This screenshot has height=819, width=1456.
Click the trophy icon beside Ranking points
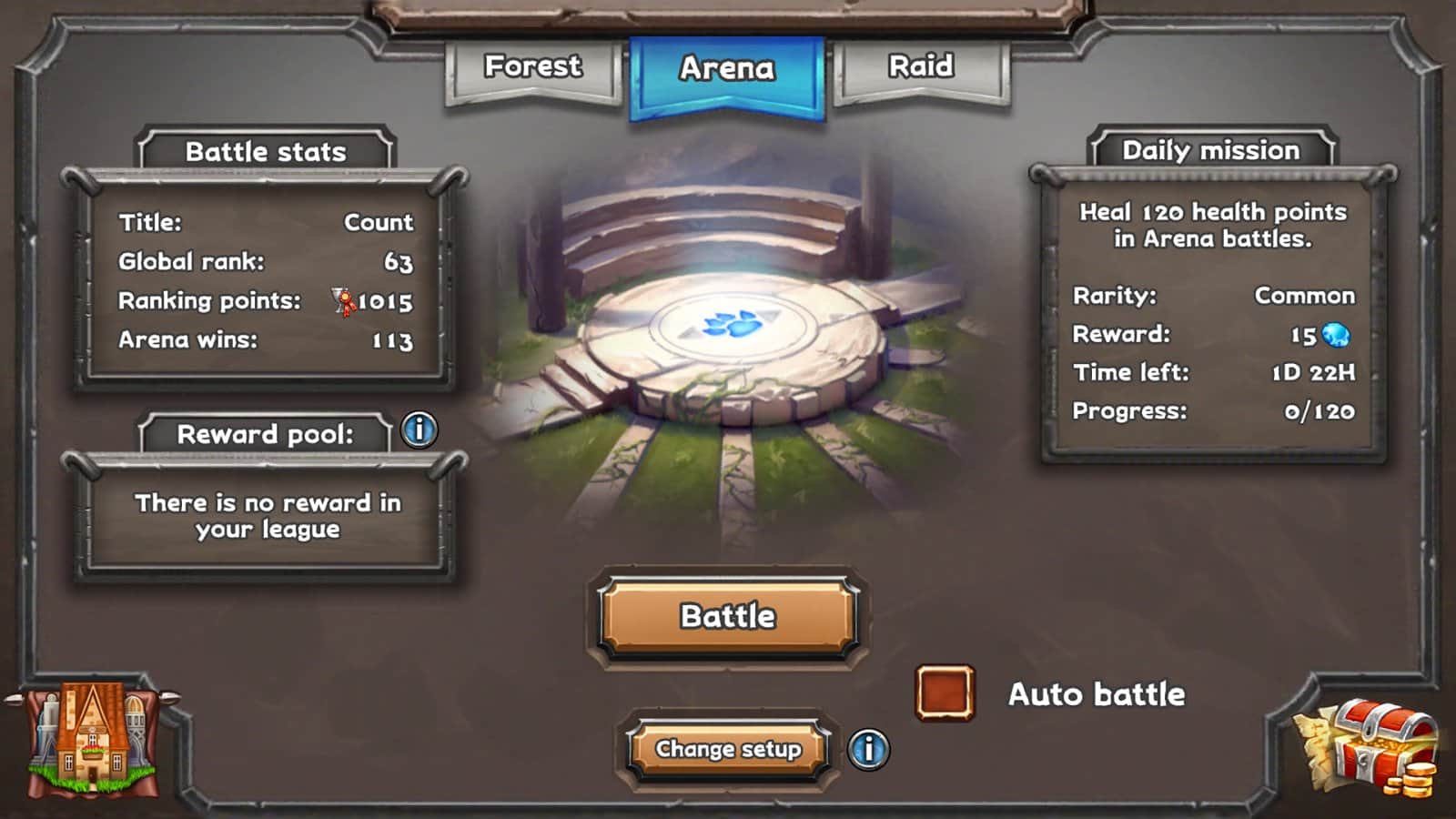tap(341, 303)
